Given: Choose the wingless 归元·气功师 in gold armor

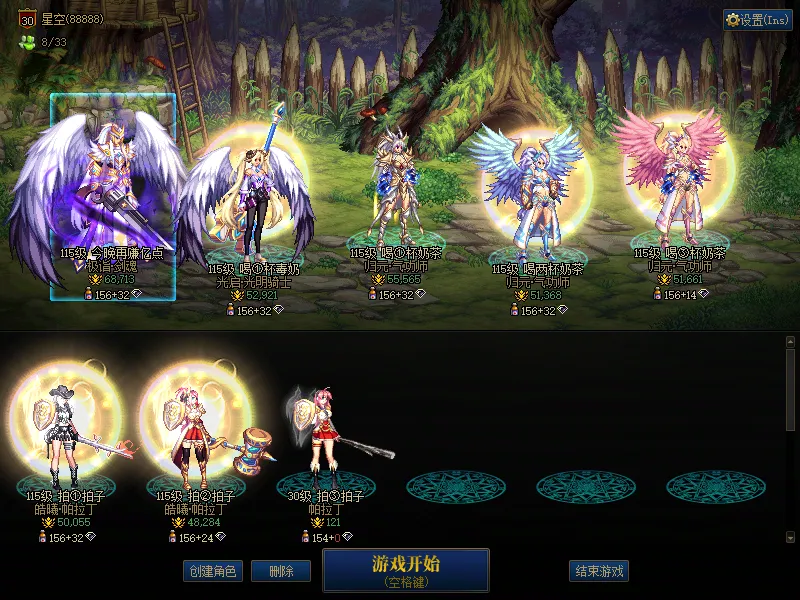Looking at the screenshot, I should coord(397,190).
